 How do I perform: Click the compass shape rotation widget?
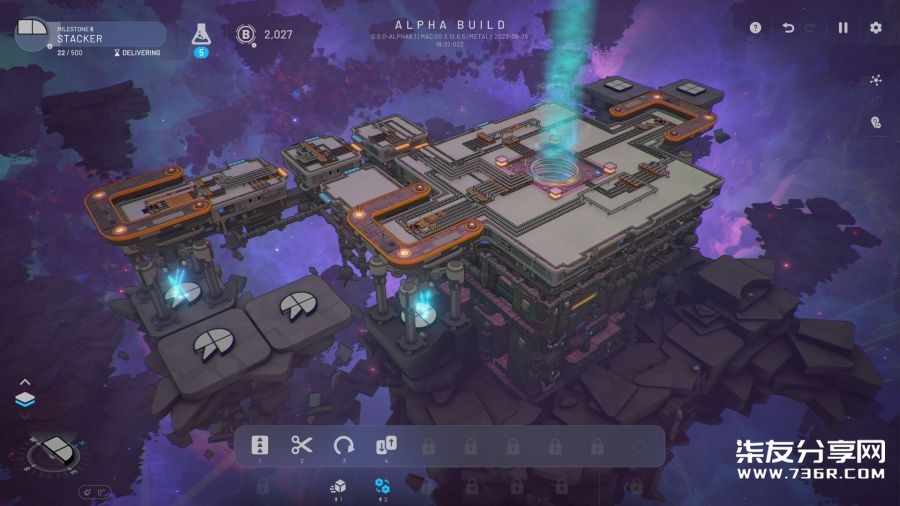(53, 454)
